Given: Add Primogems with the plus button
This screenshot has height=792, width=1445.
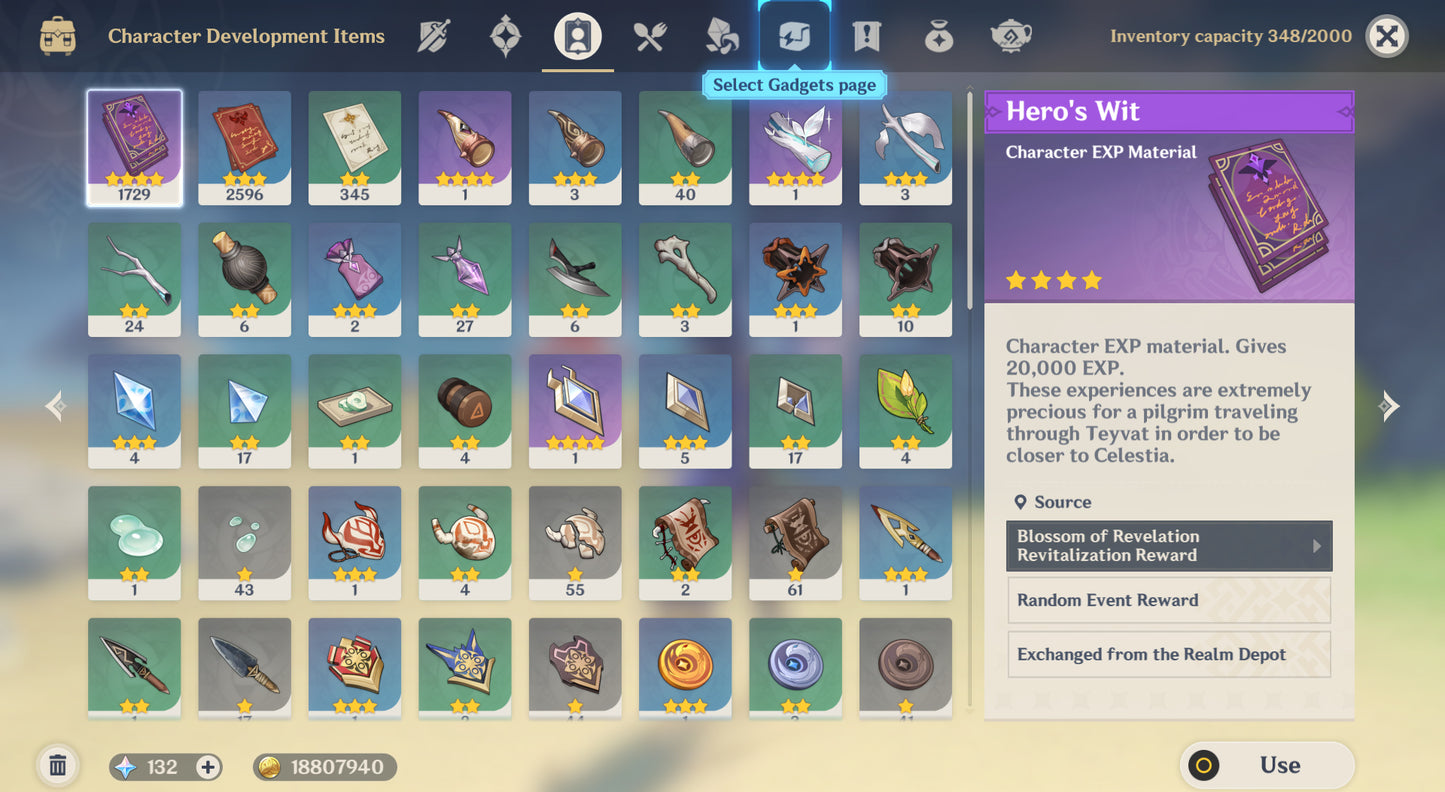Looking at the screenshot, I should (208, 767).
